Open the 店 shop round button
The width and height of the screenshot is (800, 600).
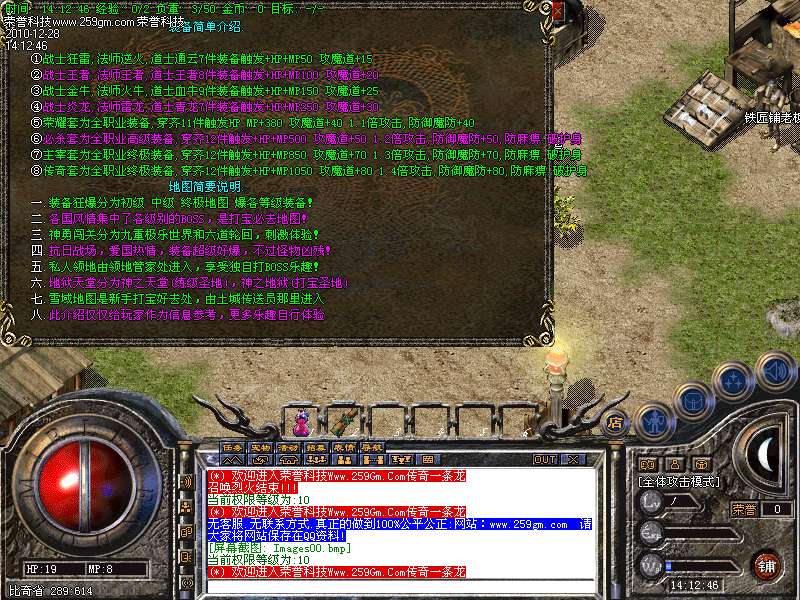coord(617,421)
